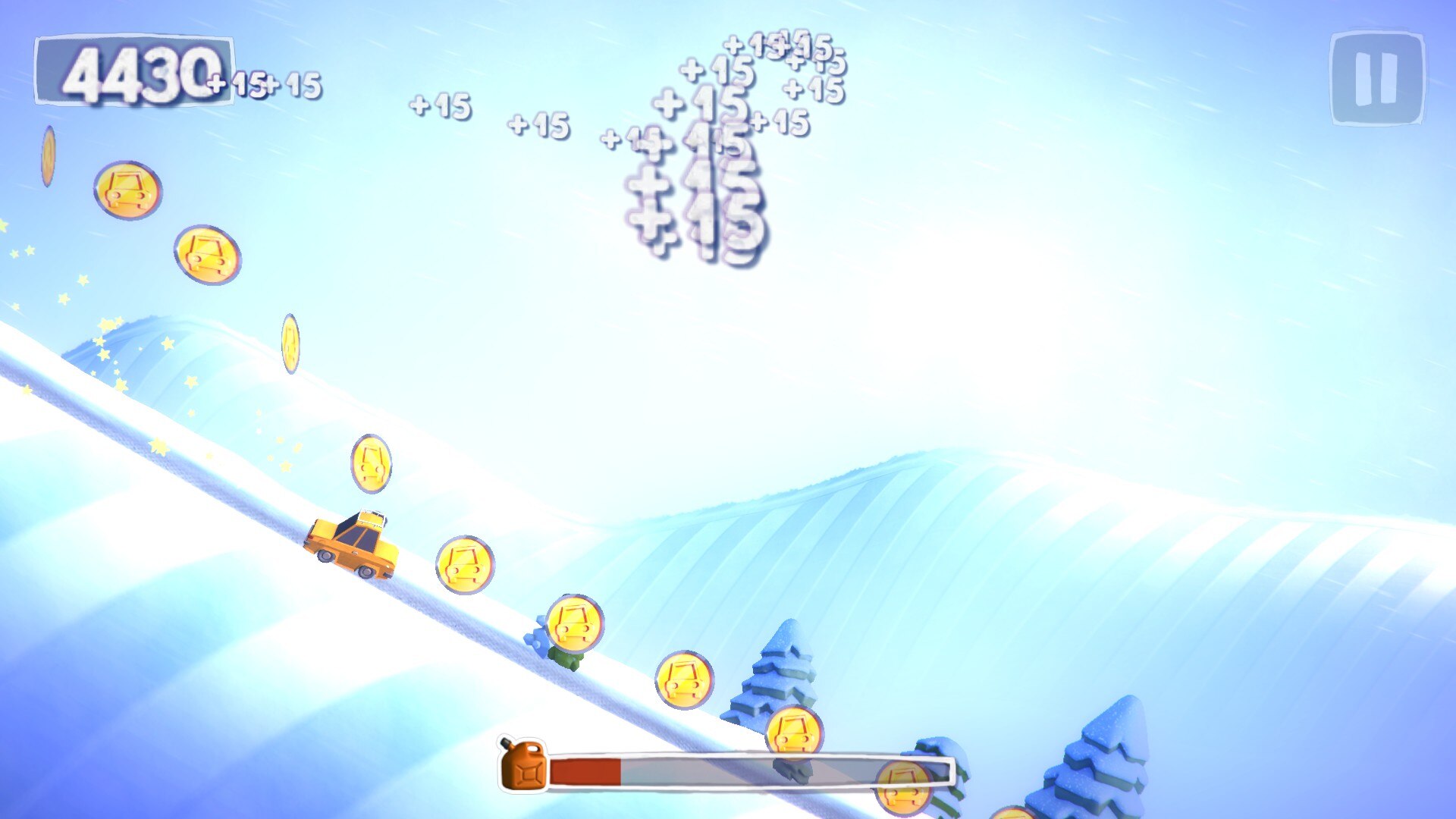Viewport: 1456px width, 819px height.
Task: Pause the game with the pause button
Action: tap(1376, 78)
